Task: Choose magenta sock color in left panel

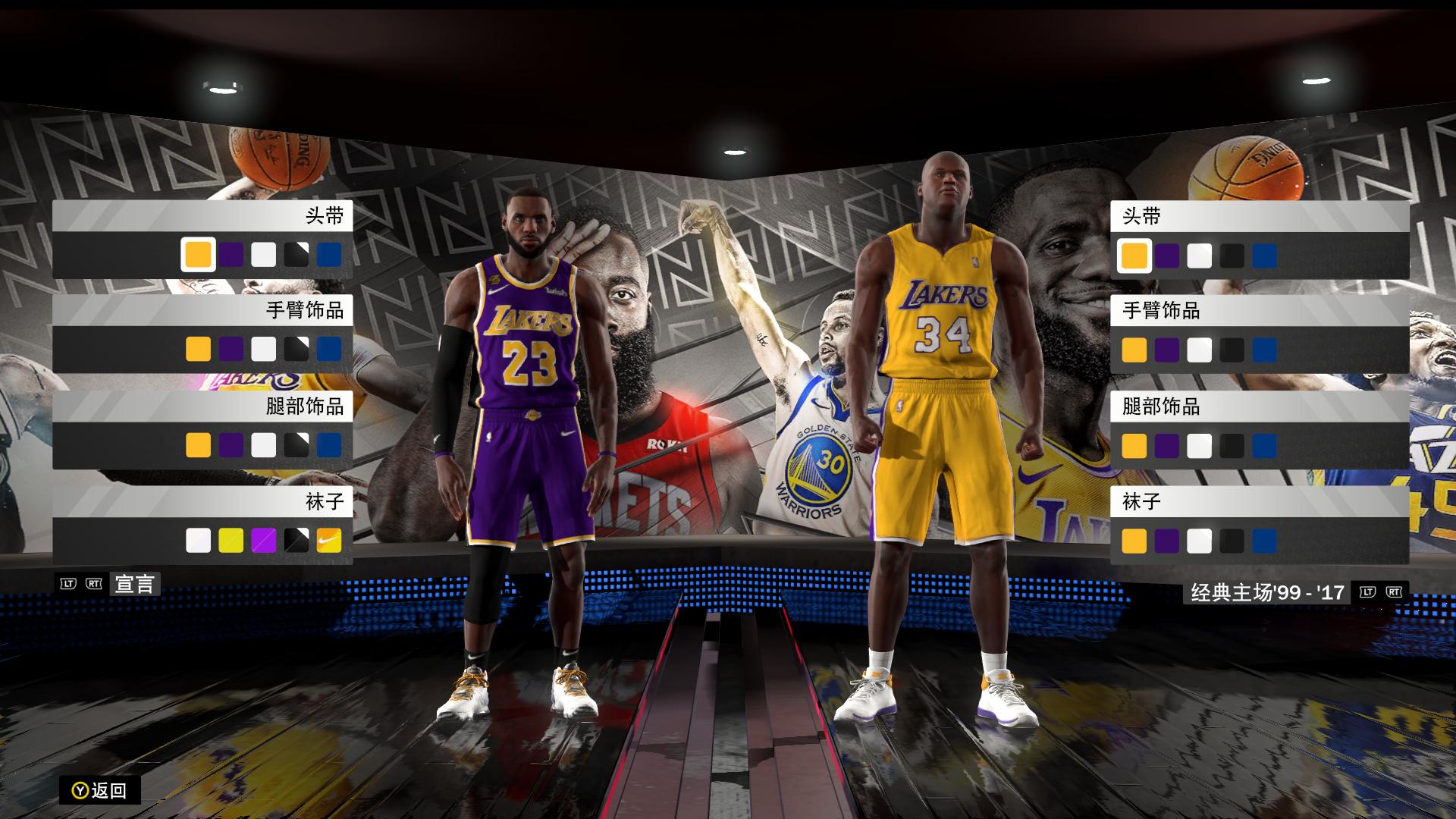Action: [x=264, y=539]
